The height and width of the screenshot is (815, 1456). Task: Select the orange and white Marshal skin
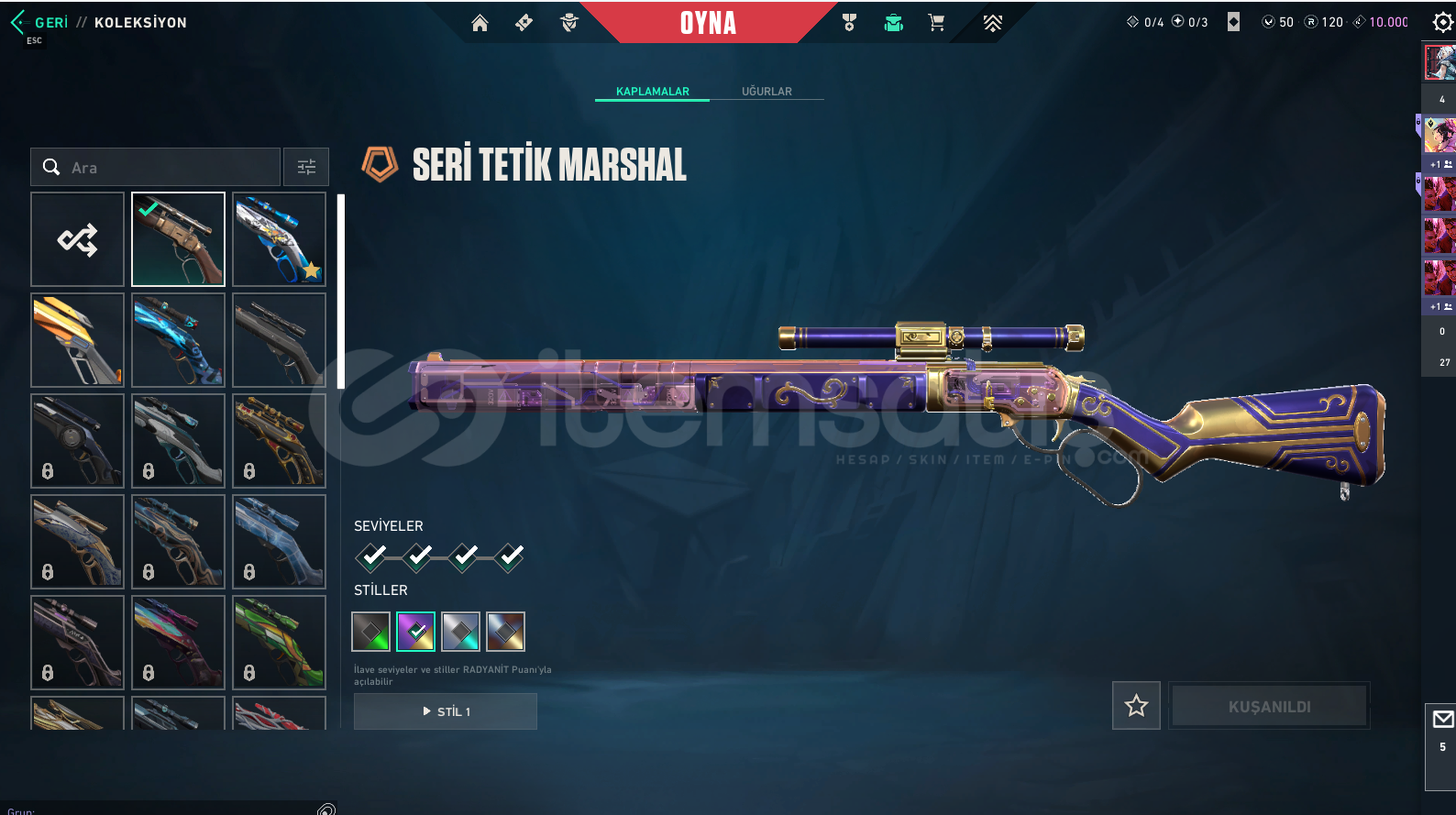click(78, 340)
